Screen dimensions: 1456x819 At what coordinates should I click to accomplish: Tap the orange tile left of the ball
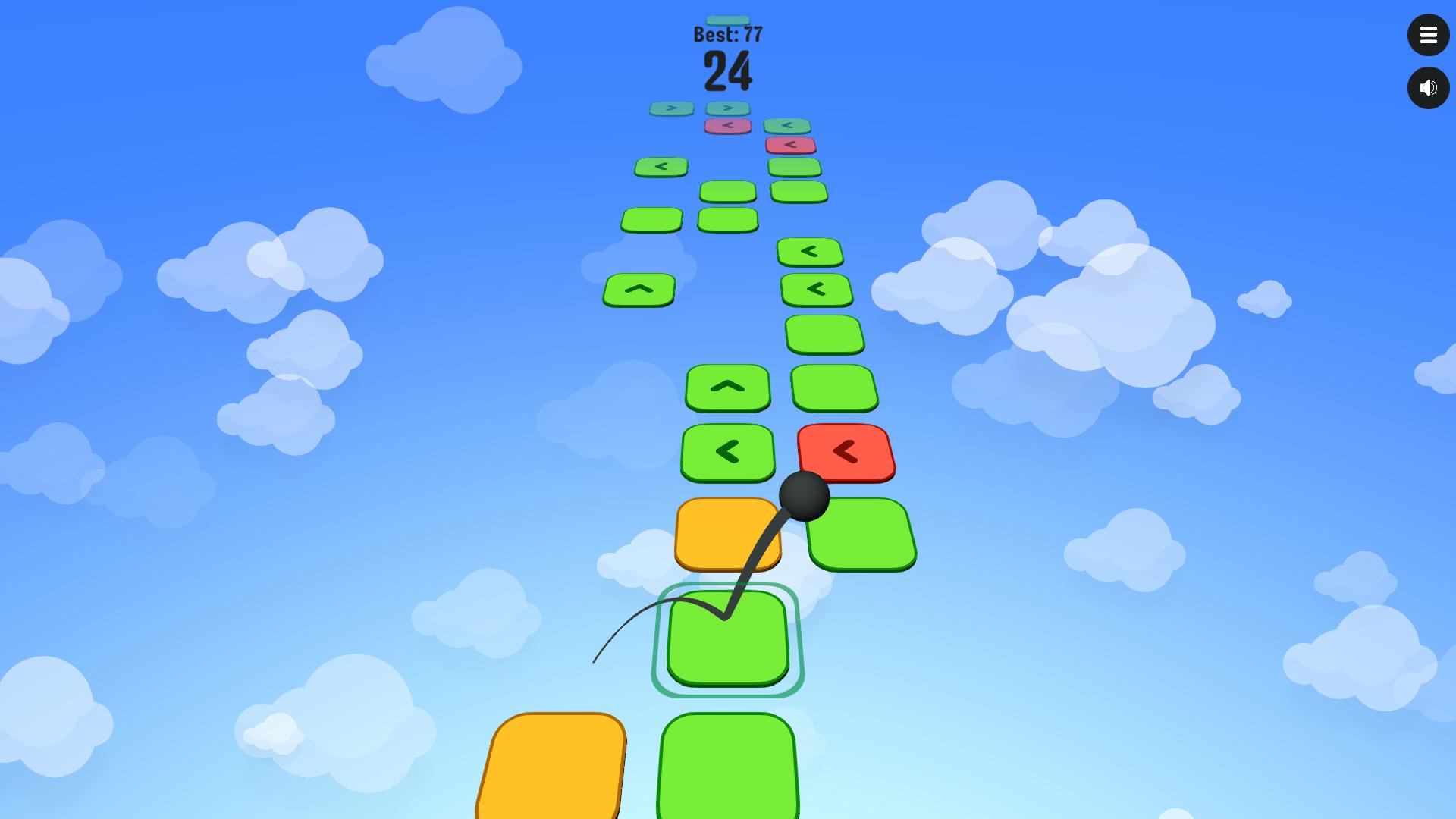coord(726,533)
